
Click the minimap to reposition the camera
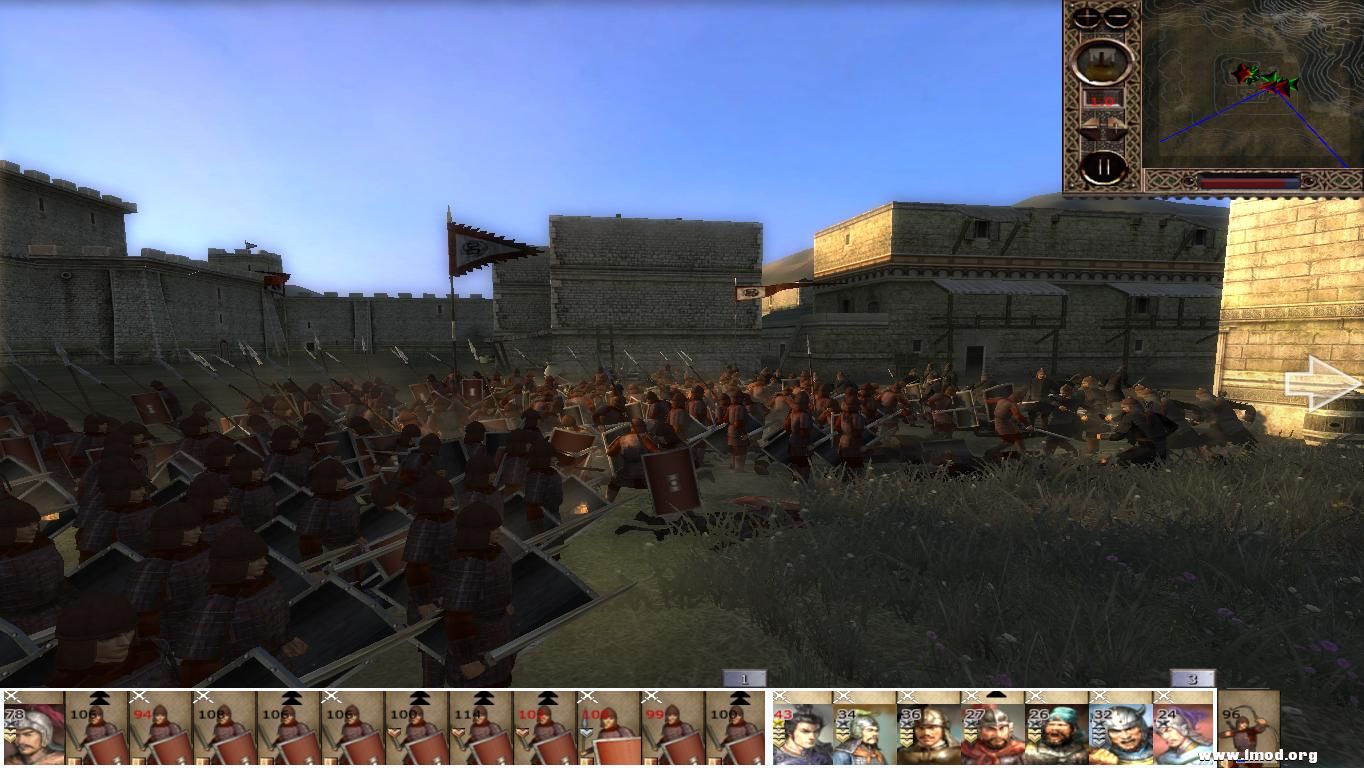tap(1250, 85)
